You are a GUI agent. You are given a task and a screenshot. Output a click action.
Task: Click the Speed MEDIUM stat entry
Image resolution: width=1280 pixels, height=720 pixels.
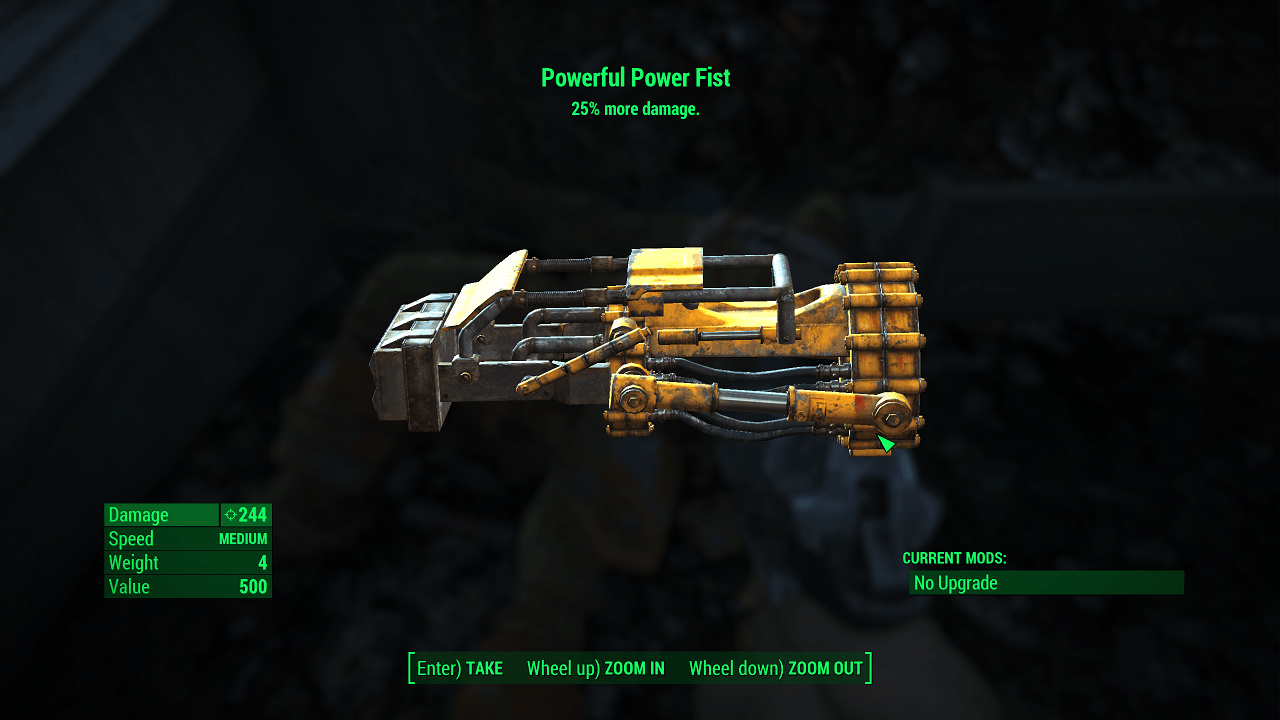pyautogui.click(x=187, y=538)
